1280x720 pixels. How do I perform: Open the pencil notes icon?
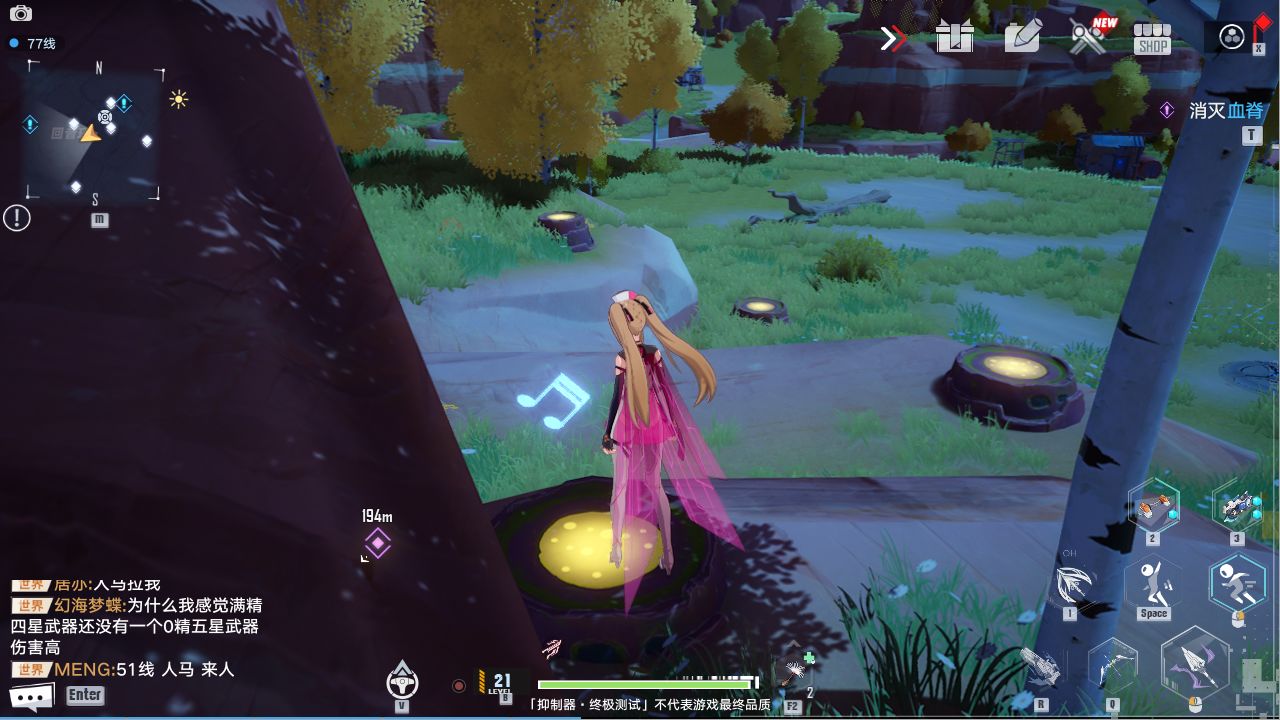click(x=1022, y=37)
